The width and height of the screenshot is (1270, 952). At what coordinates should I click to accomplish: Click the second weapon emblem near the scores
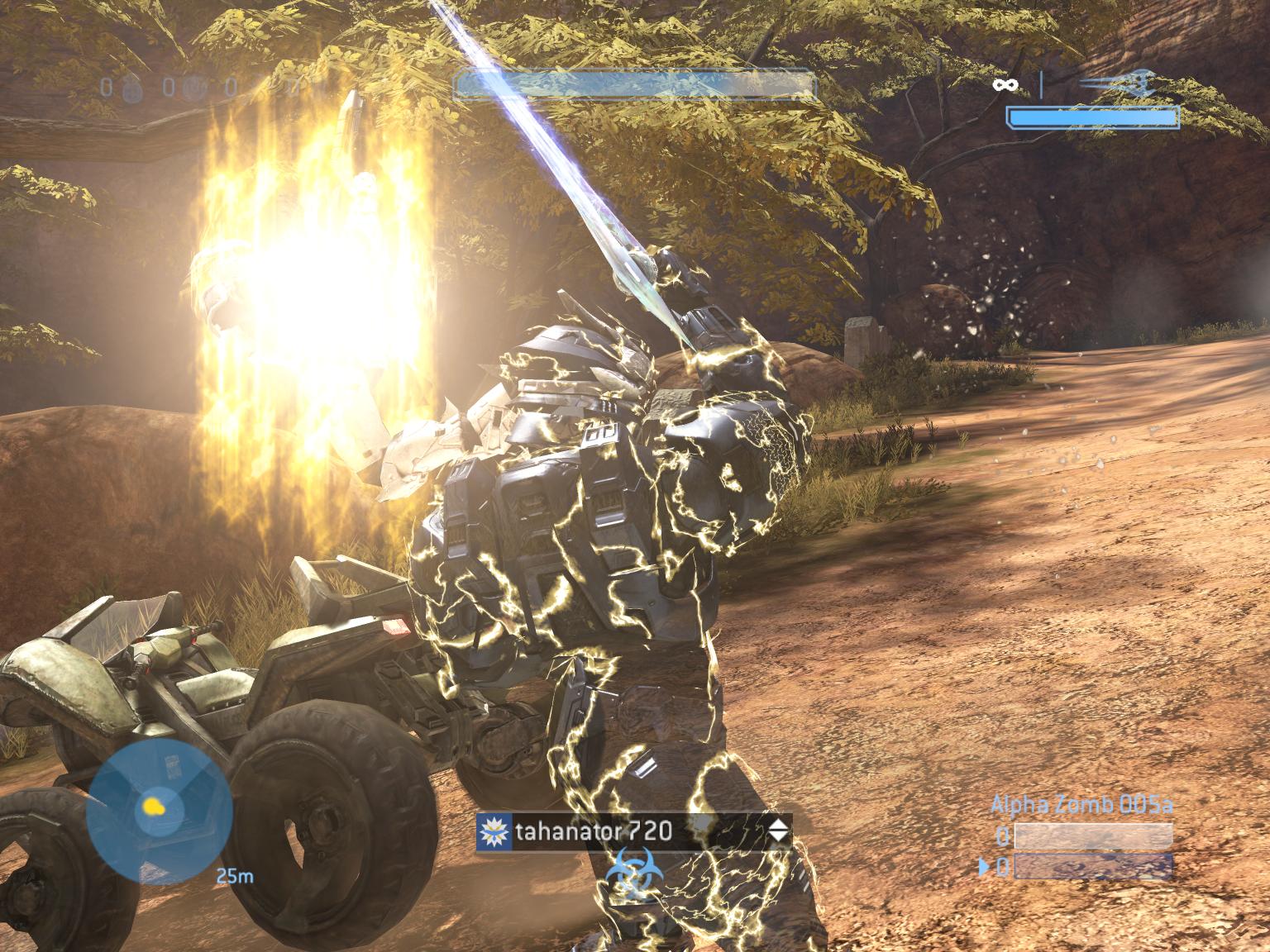[x=195, y=87]
